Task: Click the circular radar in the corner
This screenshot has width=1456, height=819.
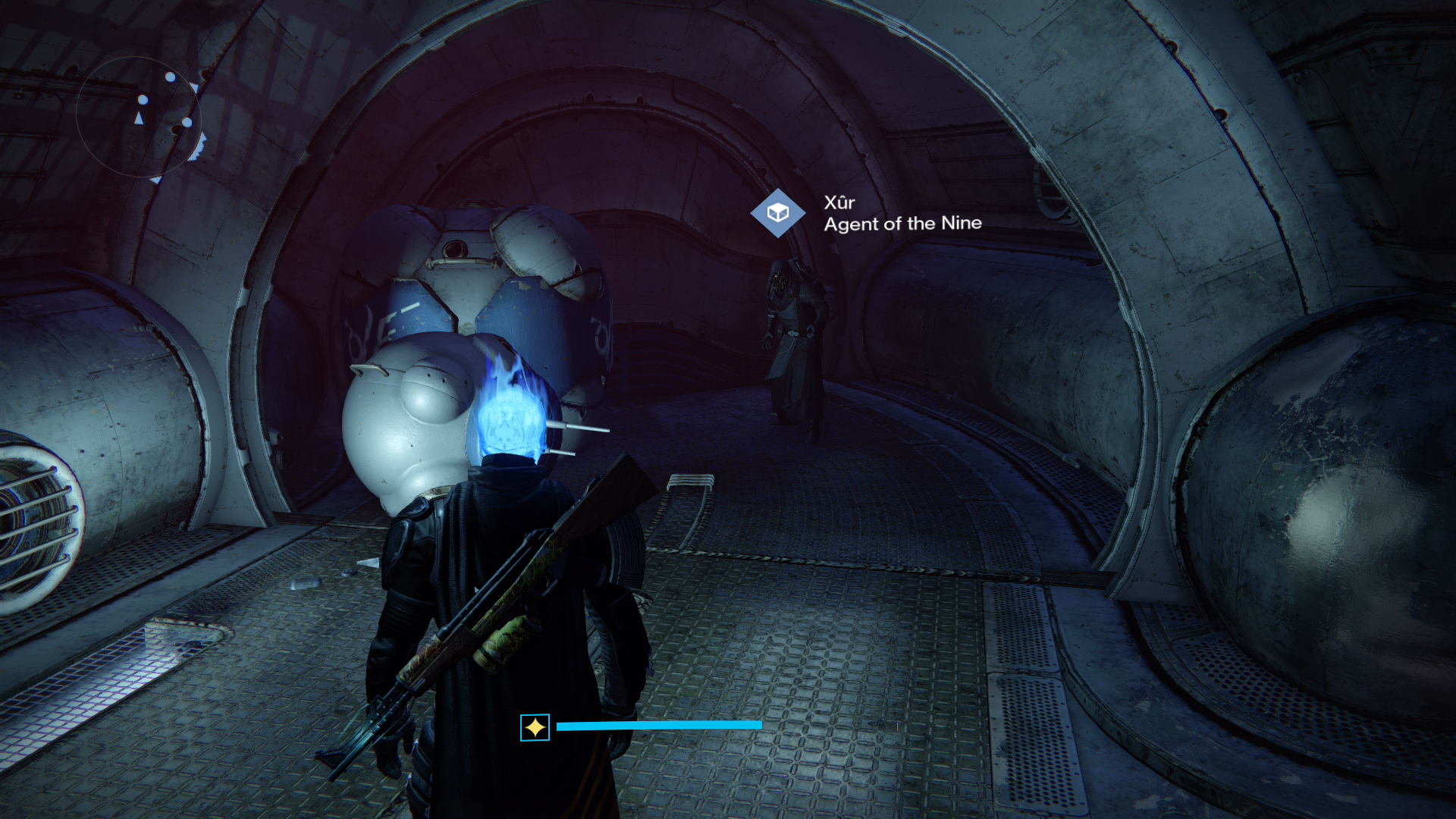Action: click(139, 116)
